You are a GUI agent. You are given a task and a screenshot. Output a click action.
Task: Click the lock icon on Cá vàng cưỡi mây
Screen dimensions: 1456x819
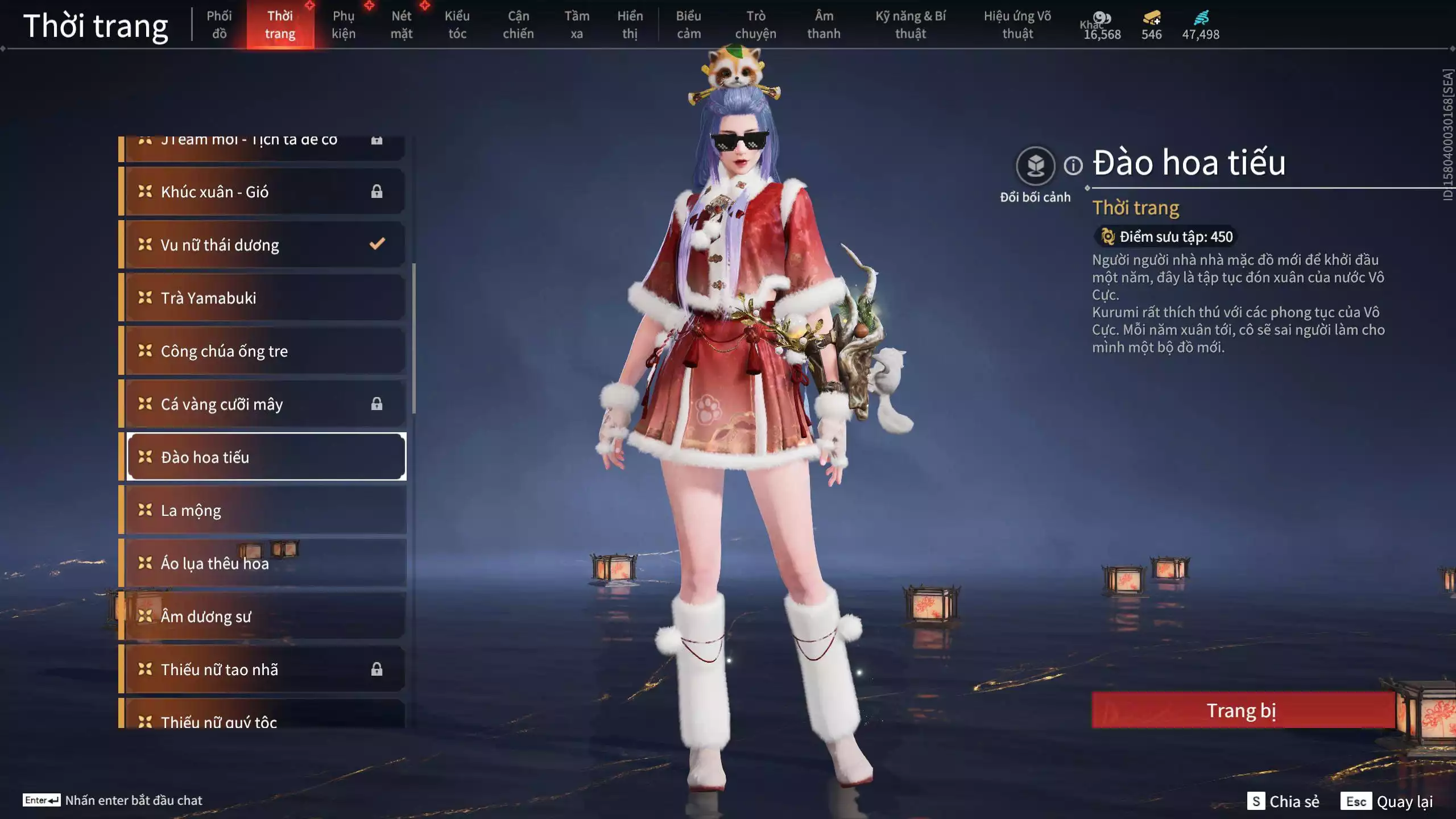tap(377, 404)
